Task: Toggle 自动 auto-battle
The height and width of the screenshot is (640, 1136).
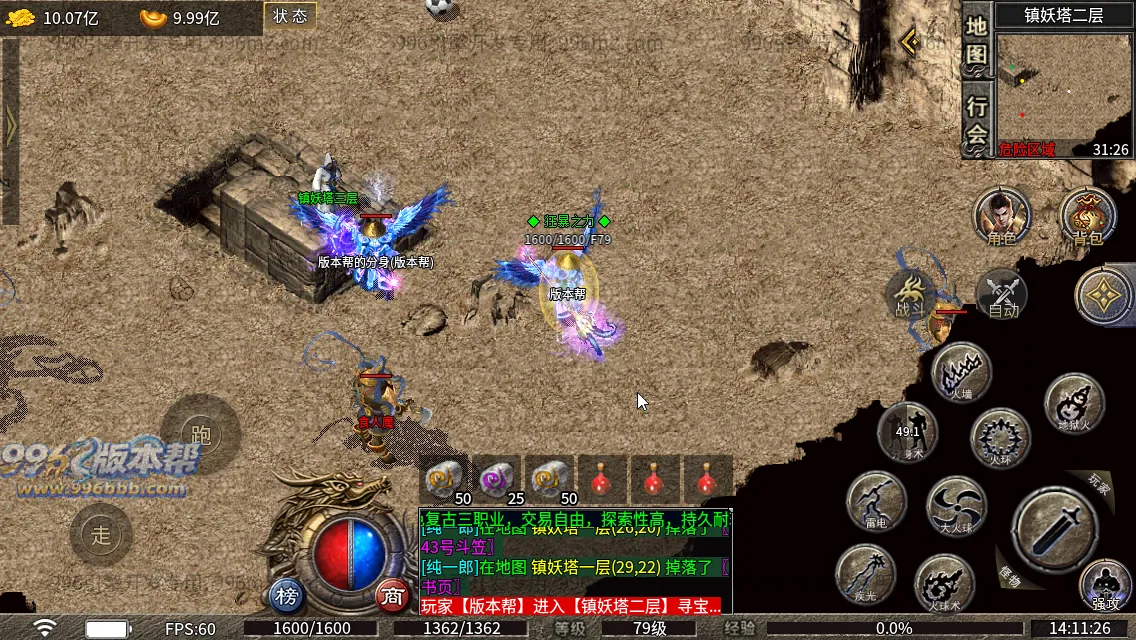Action: (x=1002, y=296)
